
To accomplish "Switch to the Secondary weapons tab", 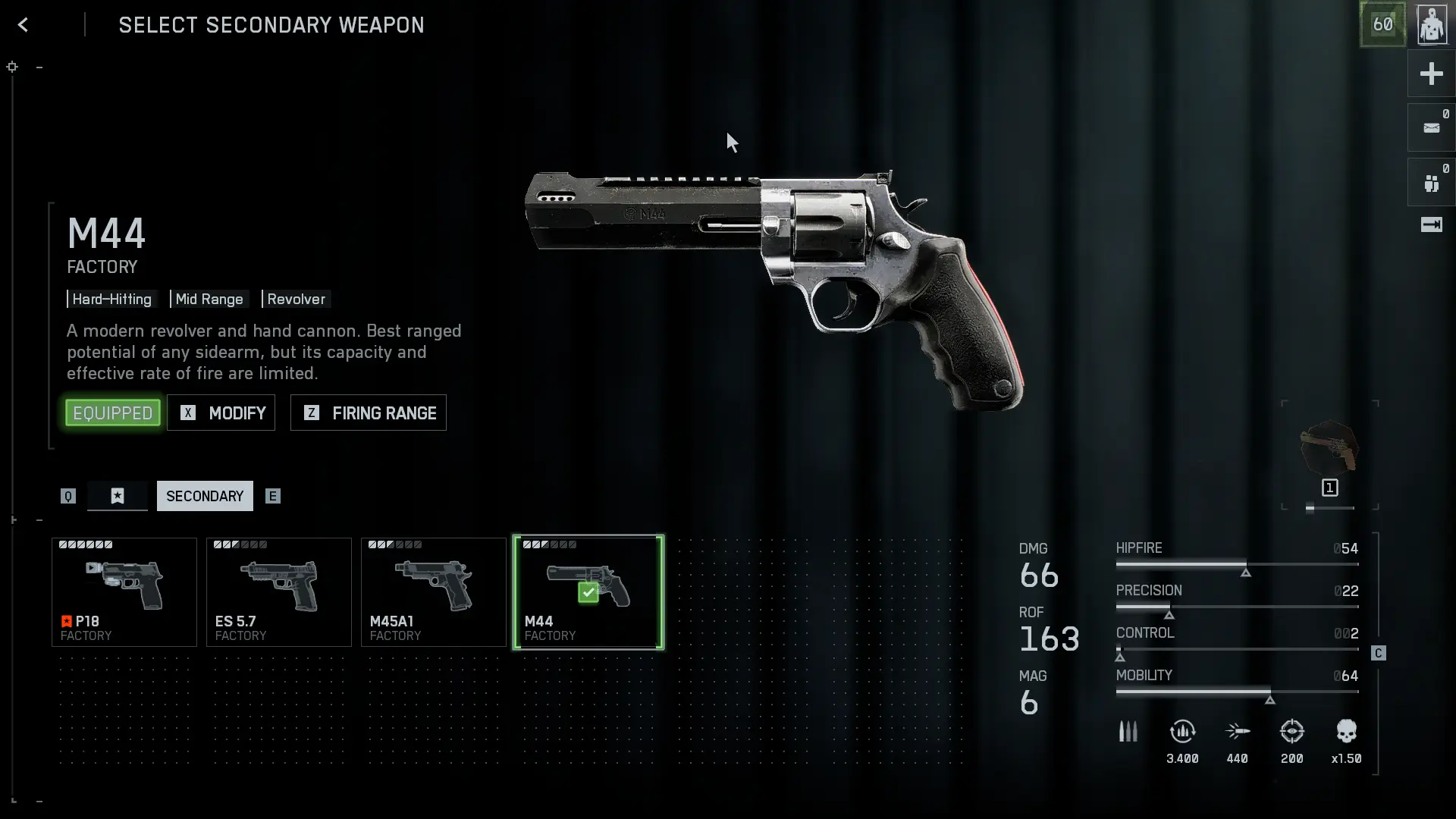I will point(205,496).
